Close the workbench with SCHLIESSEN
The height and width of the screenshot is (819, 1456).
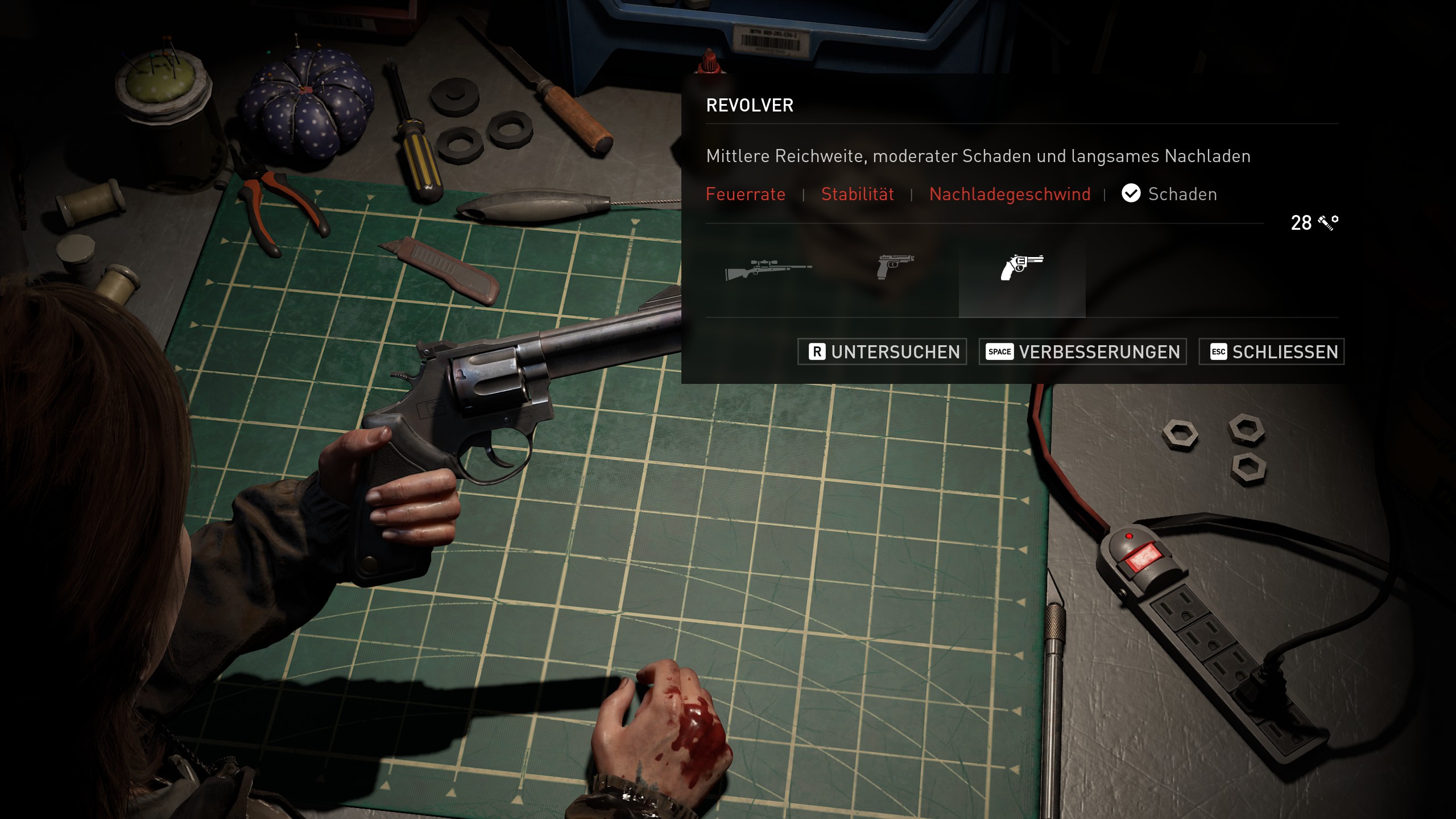1271,351
